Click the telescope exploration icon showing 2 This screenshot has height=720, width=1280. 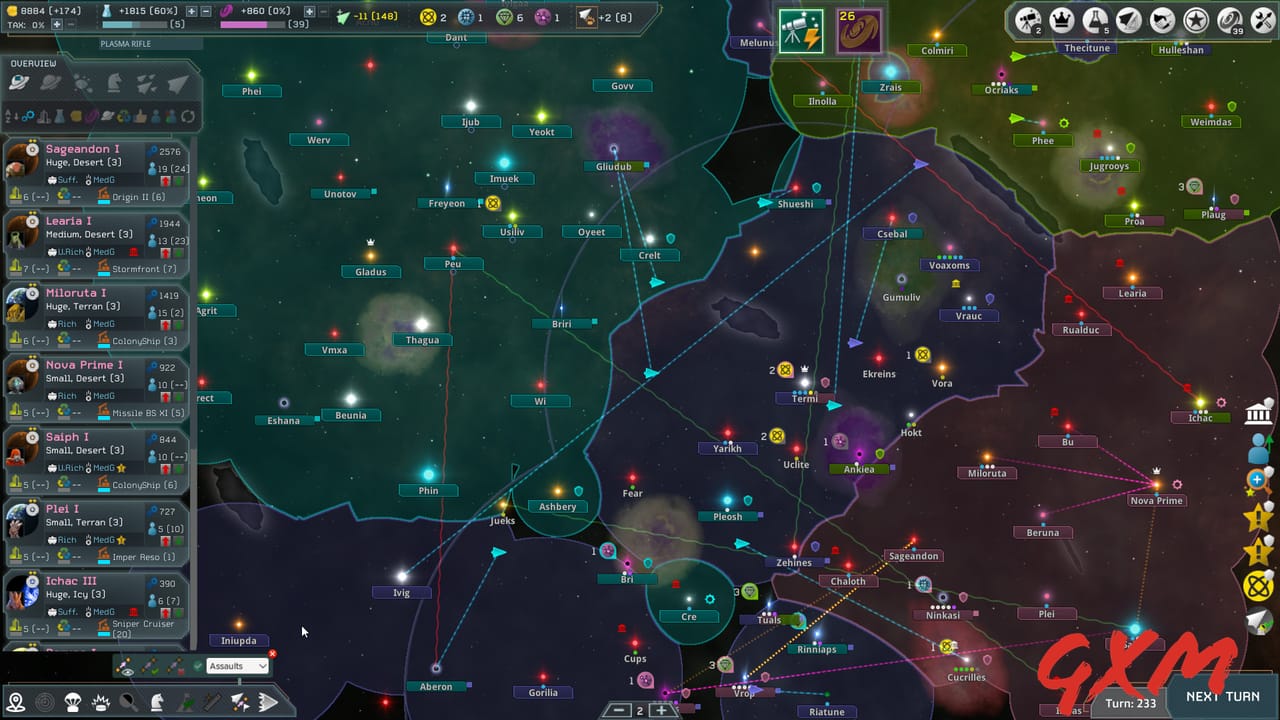[x=1028, y=20]
